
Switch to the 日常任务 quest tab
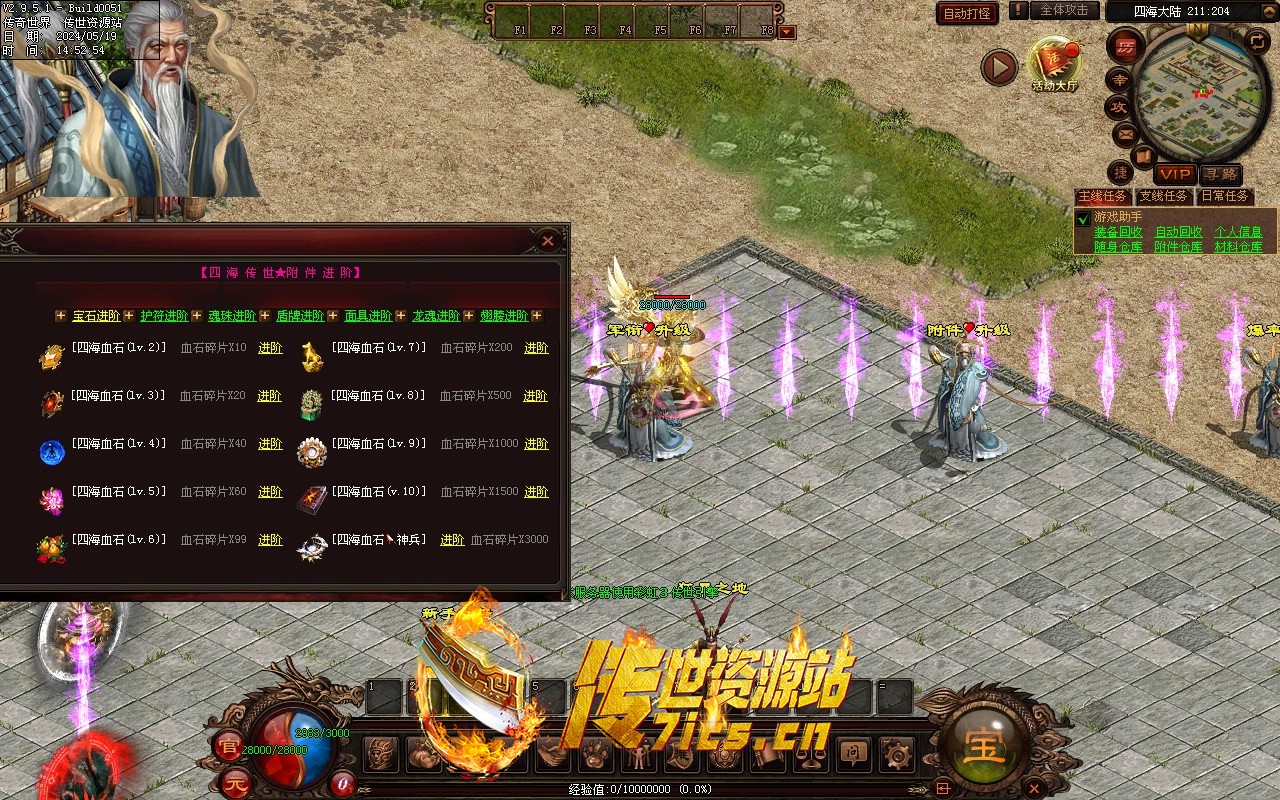1224,197
